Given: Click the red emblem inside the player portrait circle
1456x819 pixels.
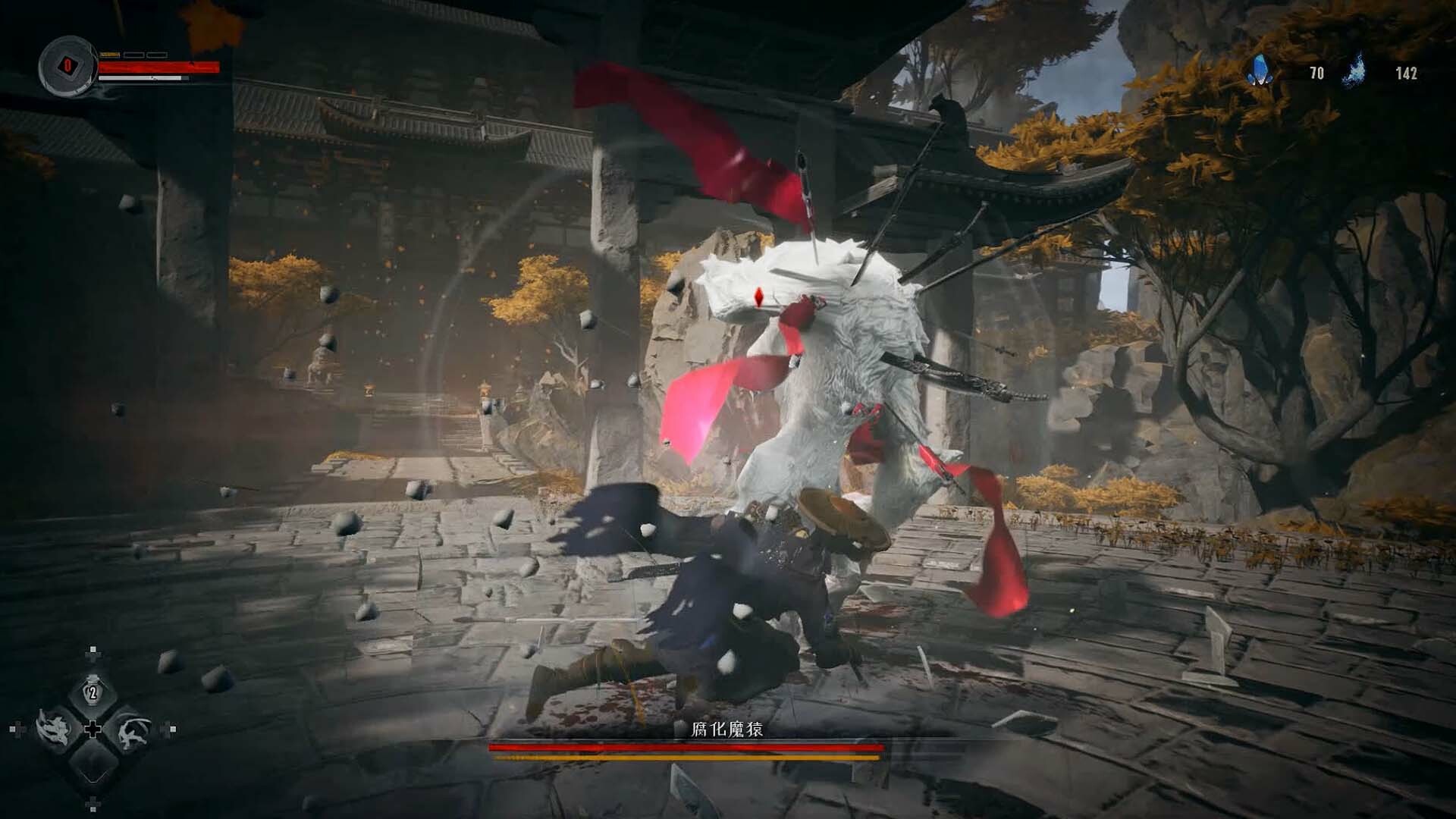Looking at the screenshot, I should pyautogui.click(x=67, y=67).
